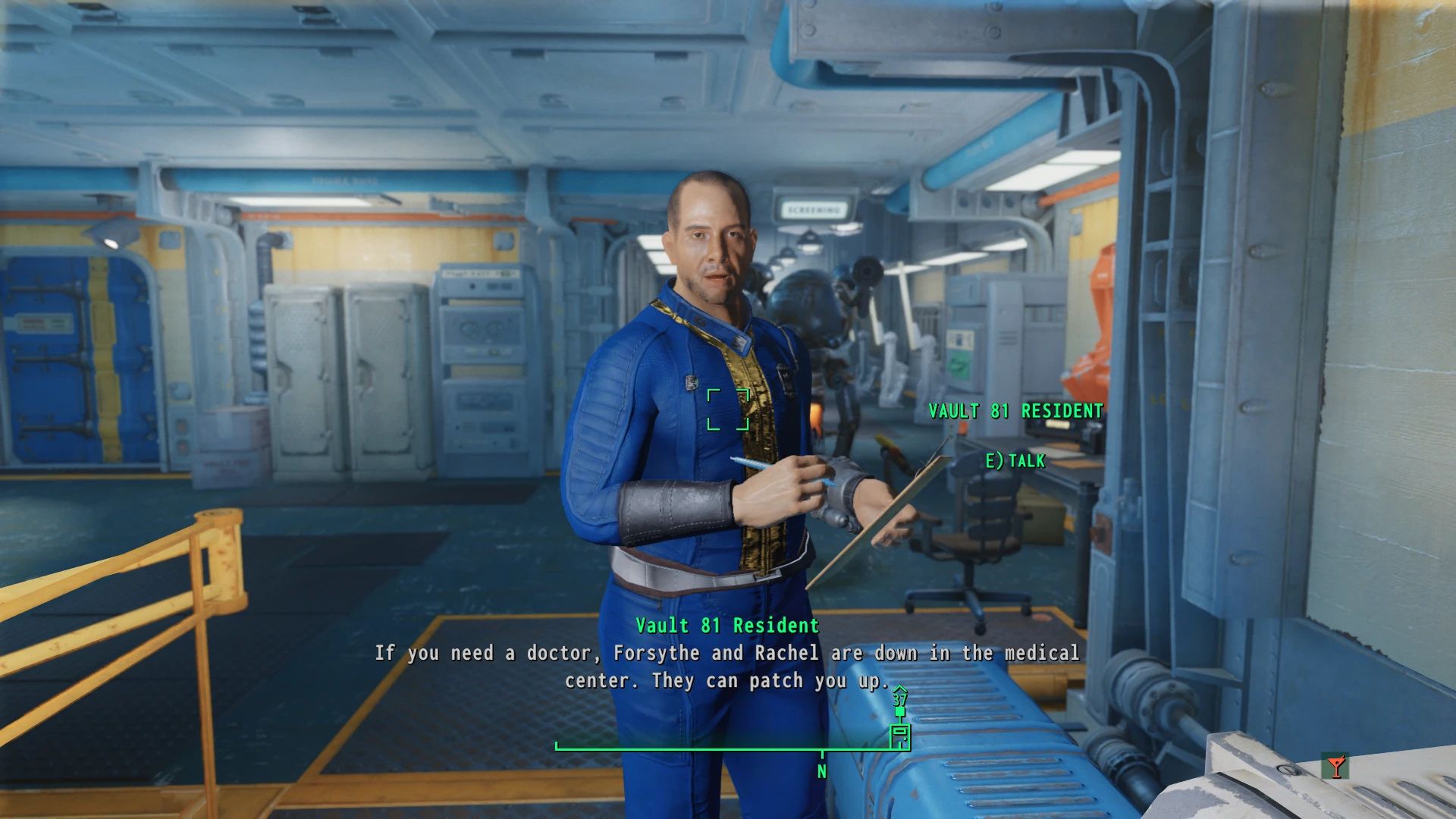Click the VAULT 81 RESIDENT nameplate

coord(1015,412)
